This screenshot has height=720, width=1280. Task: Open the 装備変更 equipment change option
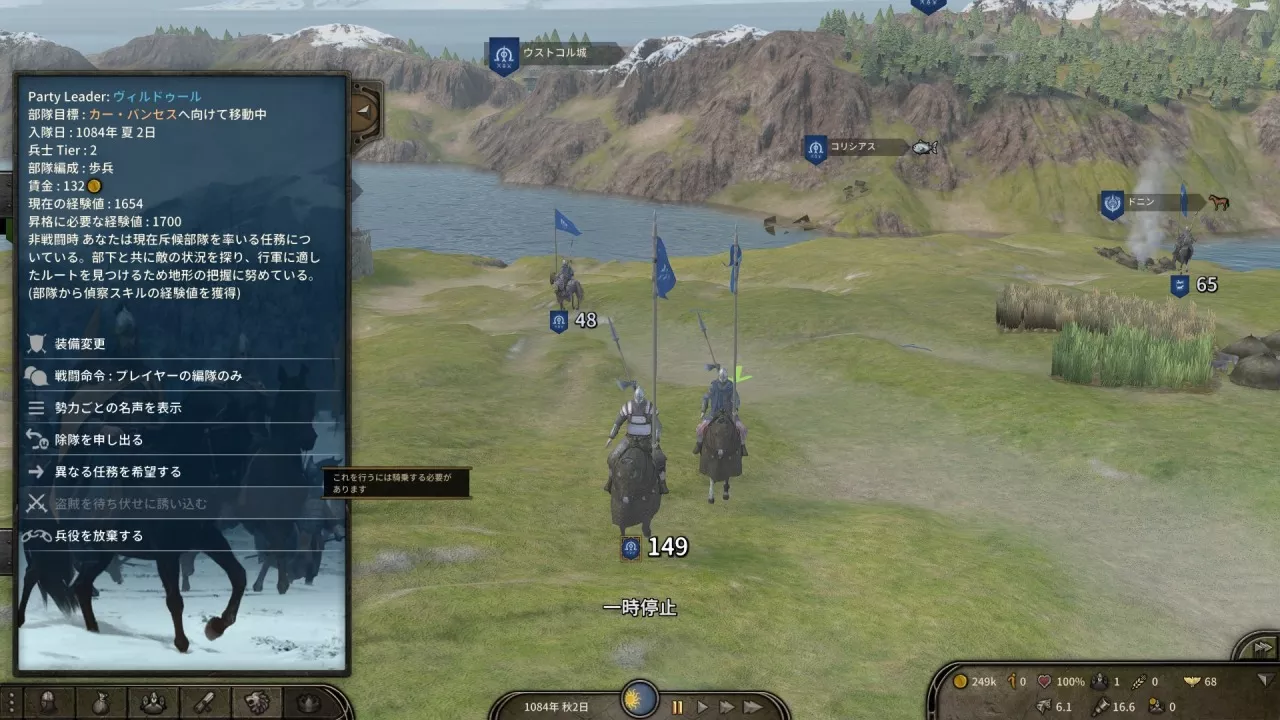click(80, 344)
